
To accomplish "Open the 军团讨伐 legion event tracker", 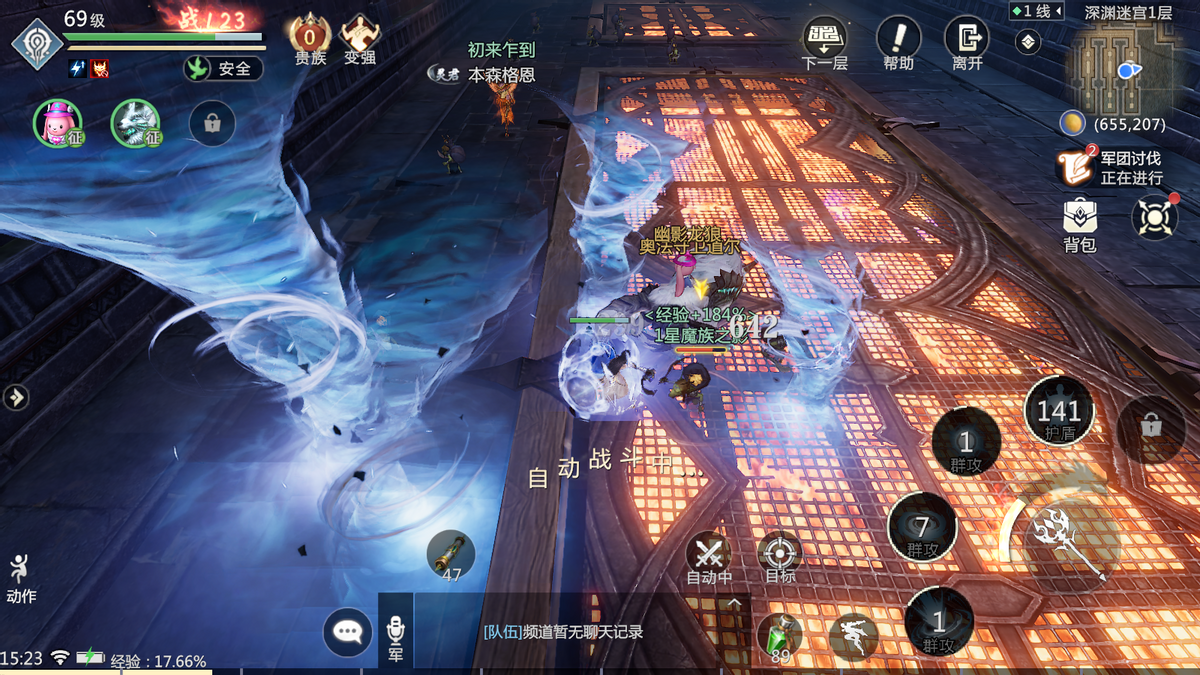I will (x=1112, y=168).
